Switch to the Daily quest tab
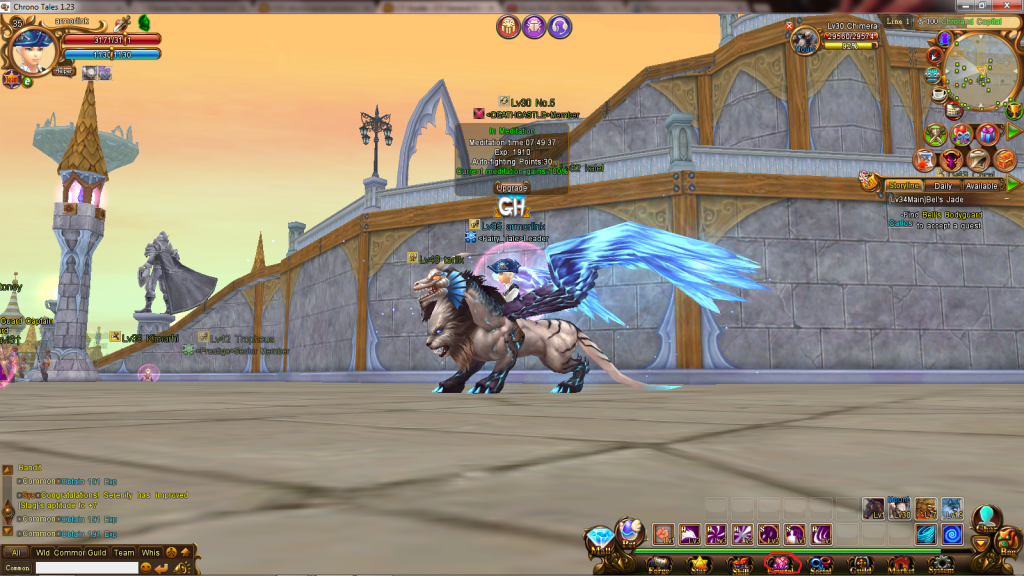 [943, 185]
